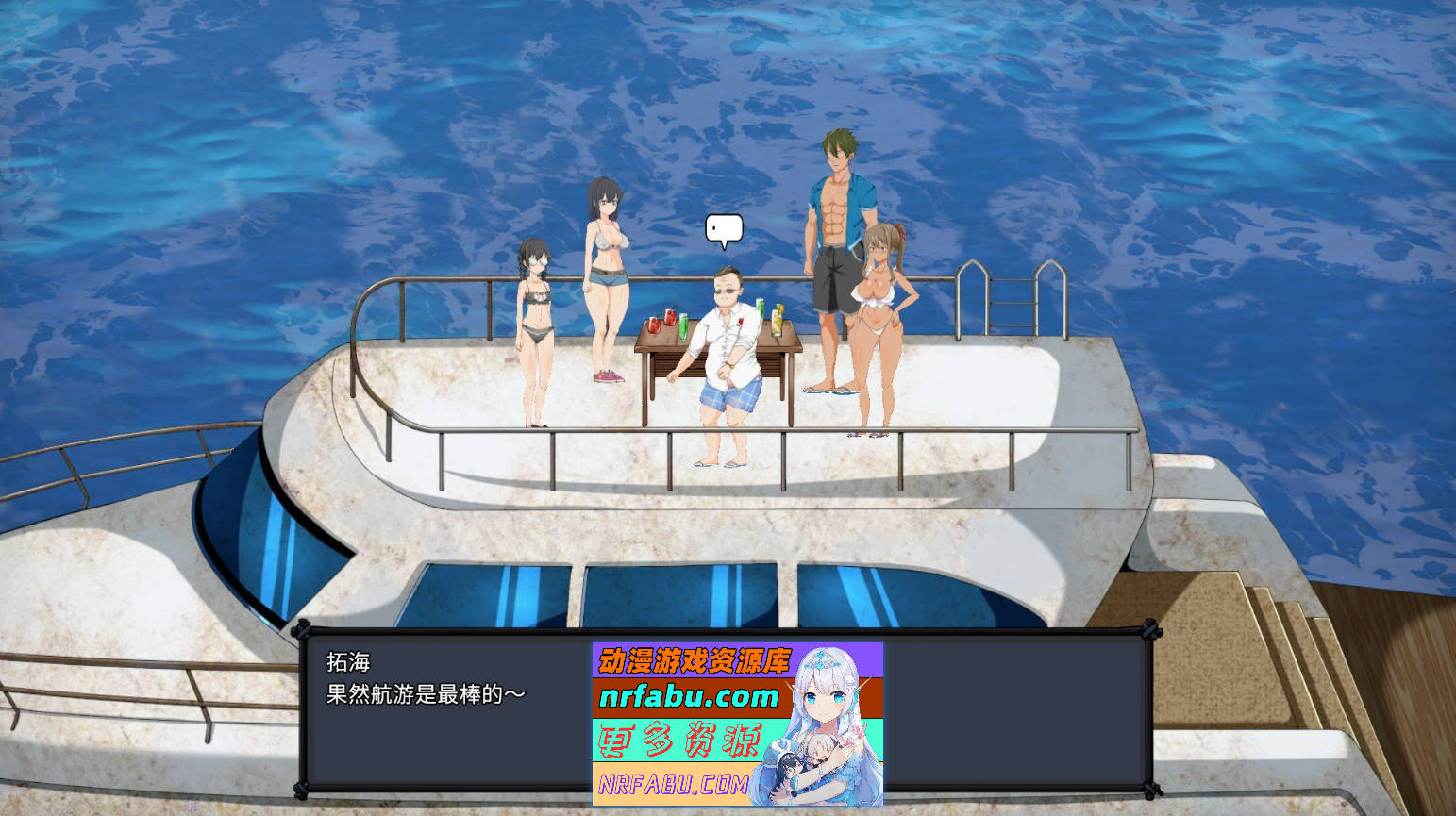1456x816 pixels.
Task: Click the smaller red drink with straw
Action: [x=653, y=325]
